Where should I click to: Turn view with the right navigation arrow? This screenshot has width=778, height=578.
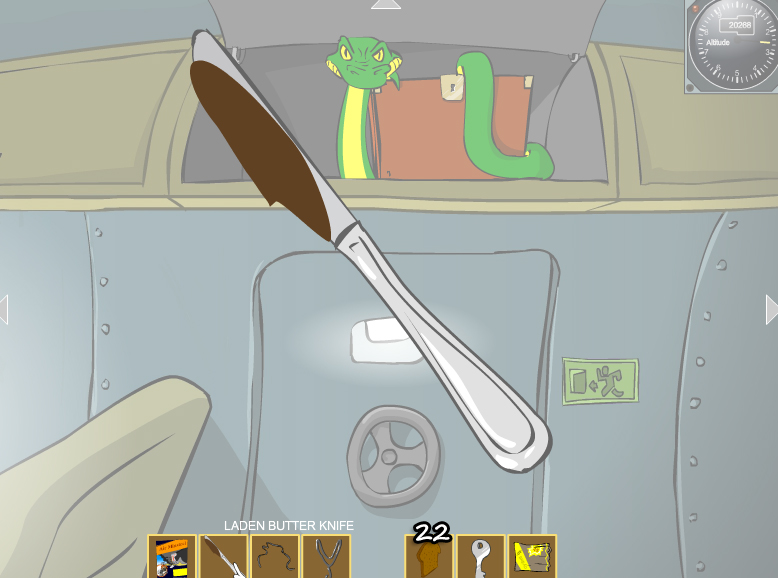coord(771,309)
